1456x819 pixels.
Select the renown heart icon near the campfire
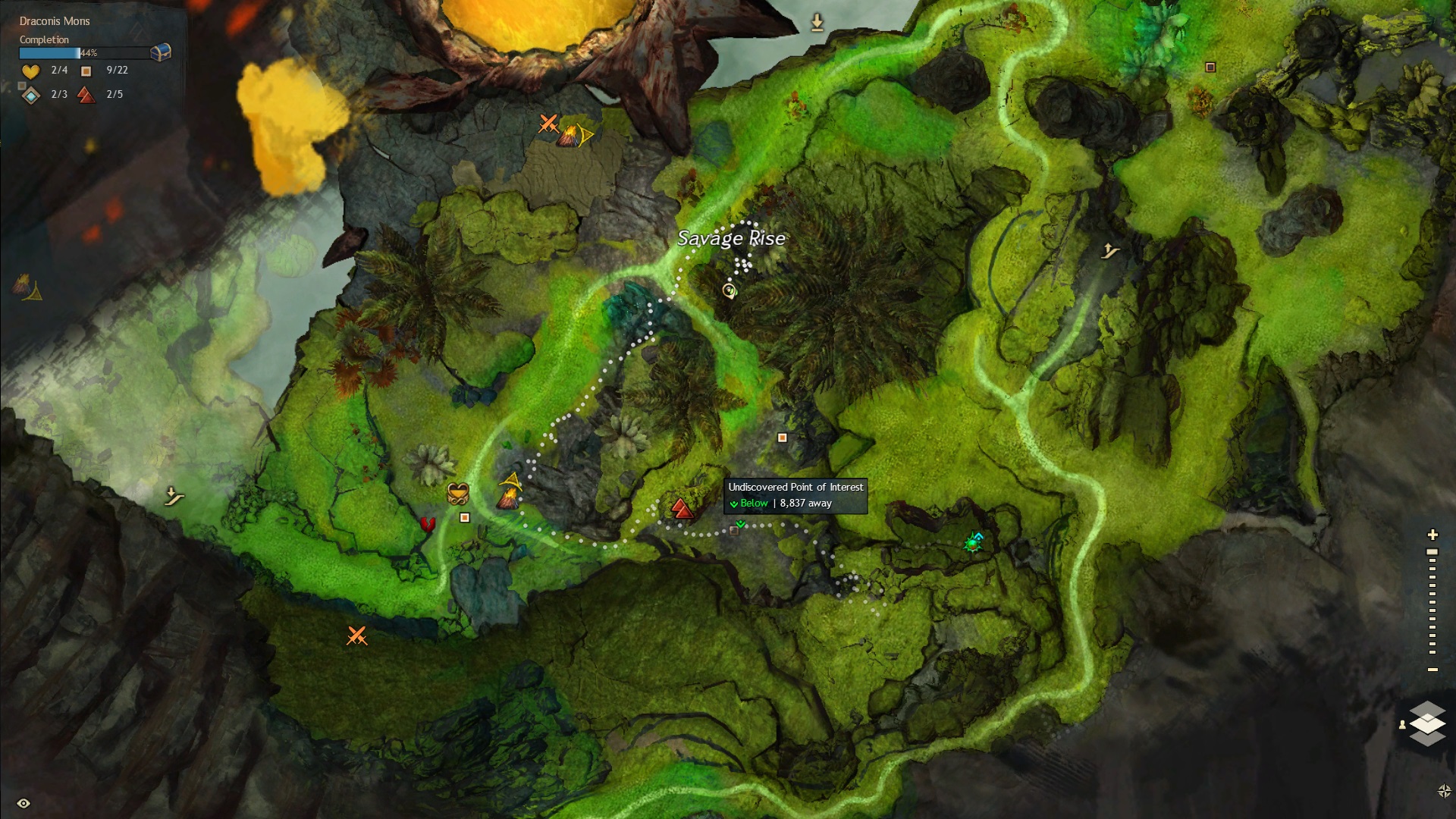458,493
